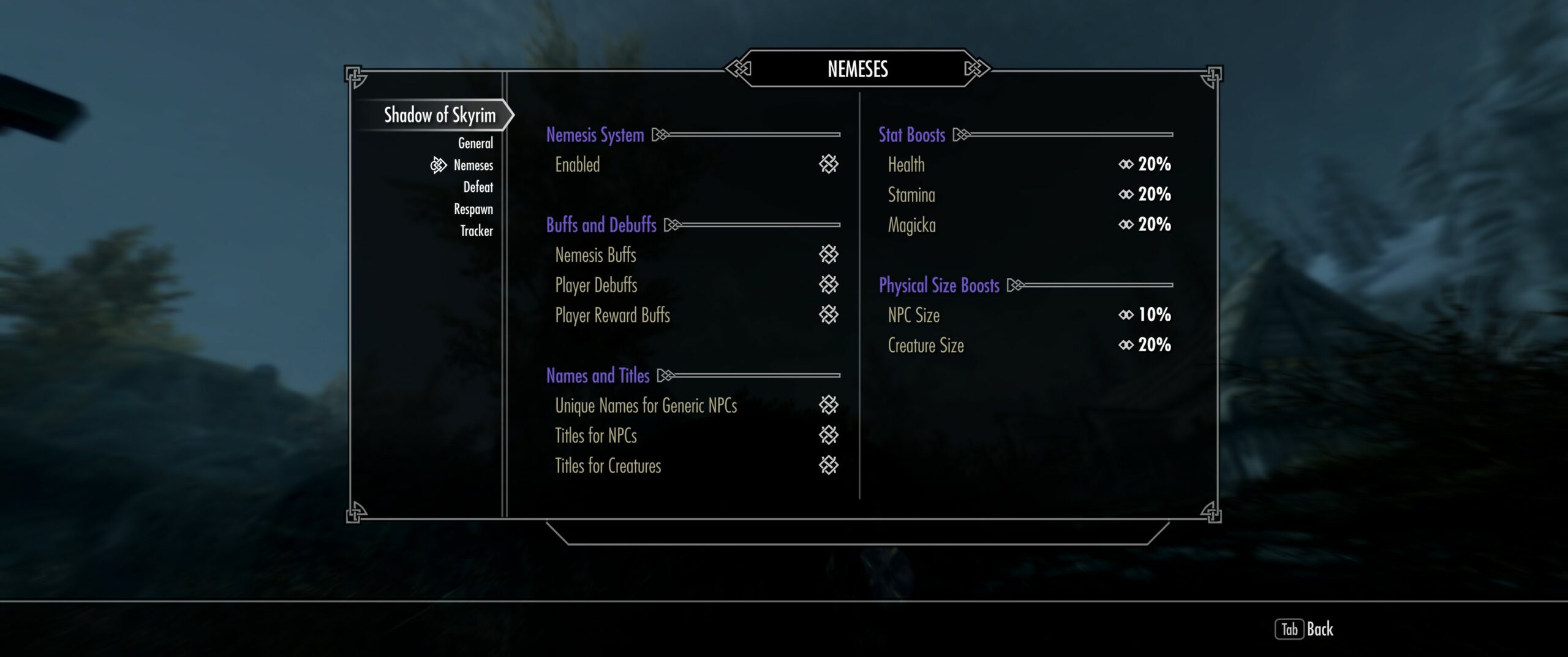Select the Nemeses page
Viewport: 1568px width, 657px height.
[x=473, y=165]
